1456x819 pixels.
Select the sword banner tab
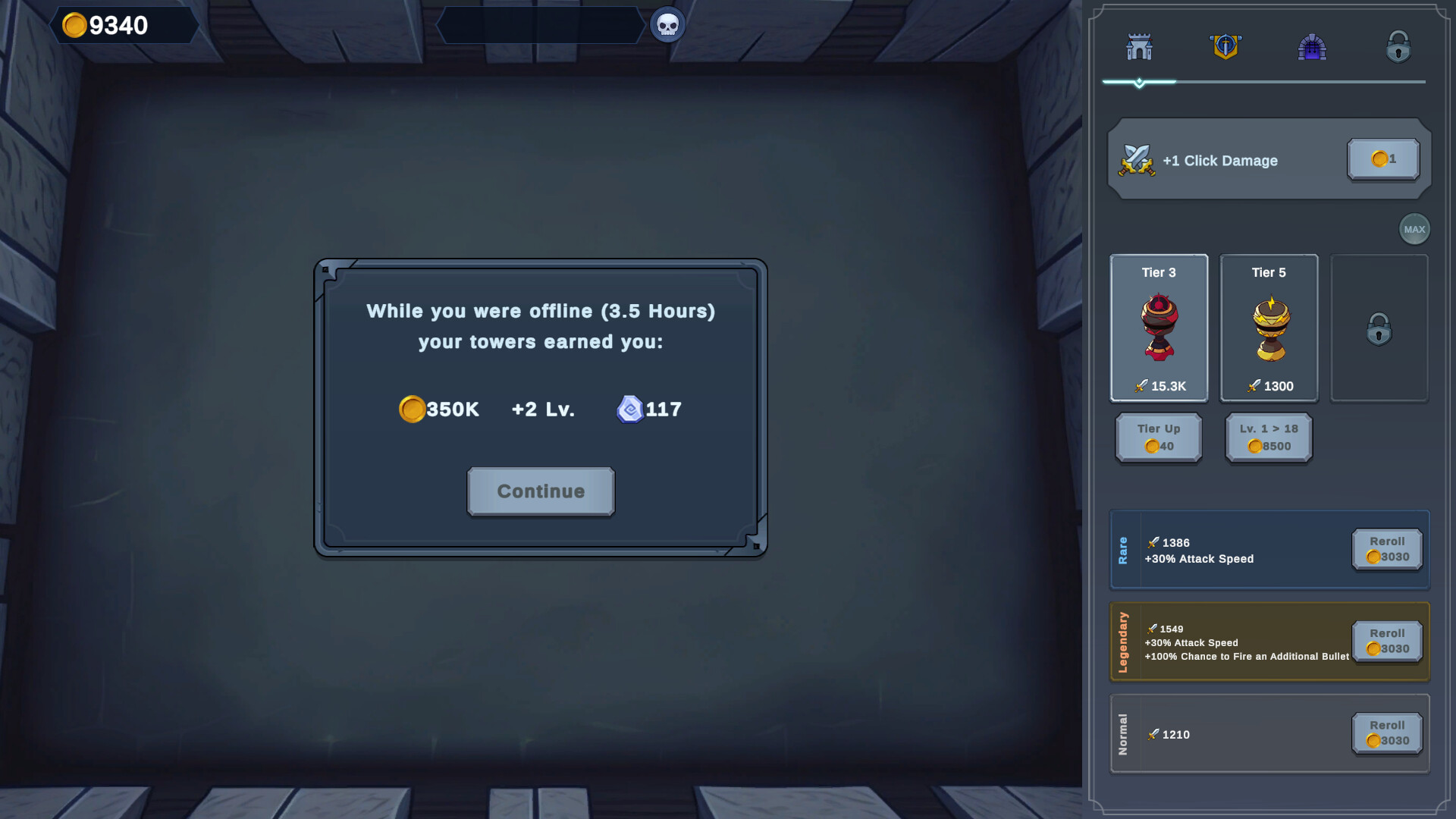point(1226,47)
